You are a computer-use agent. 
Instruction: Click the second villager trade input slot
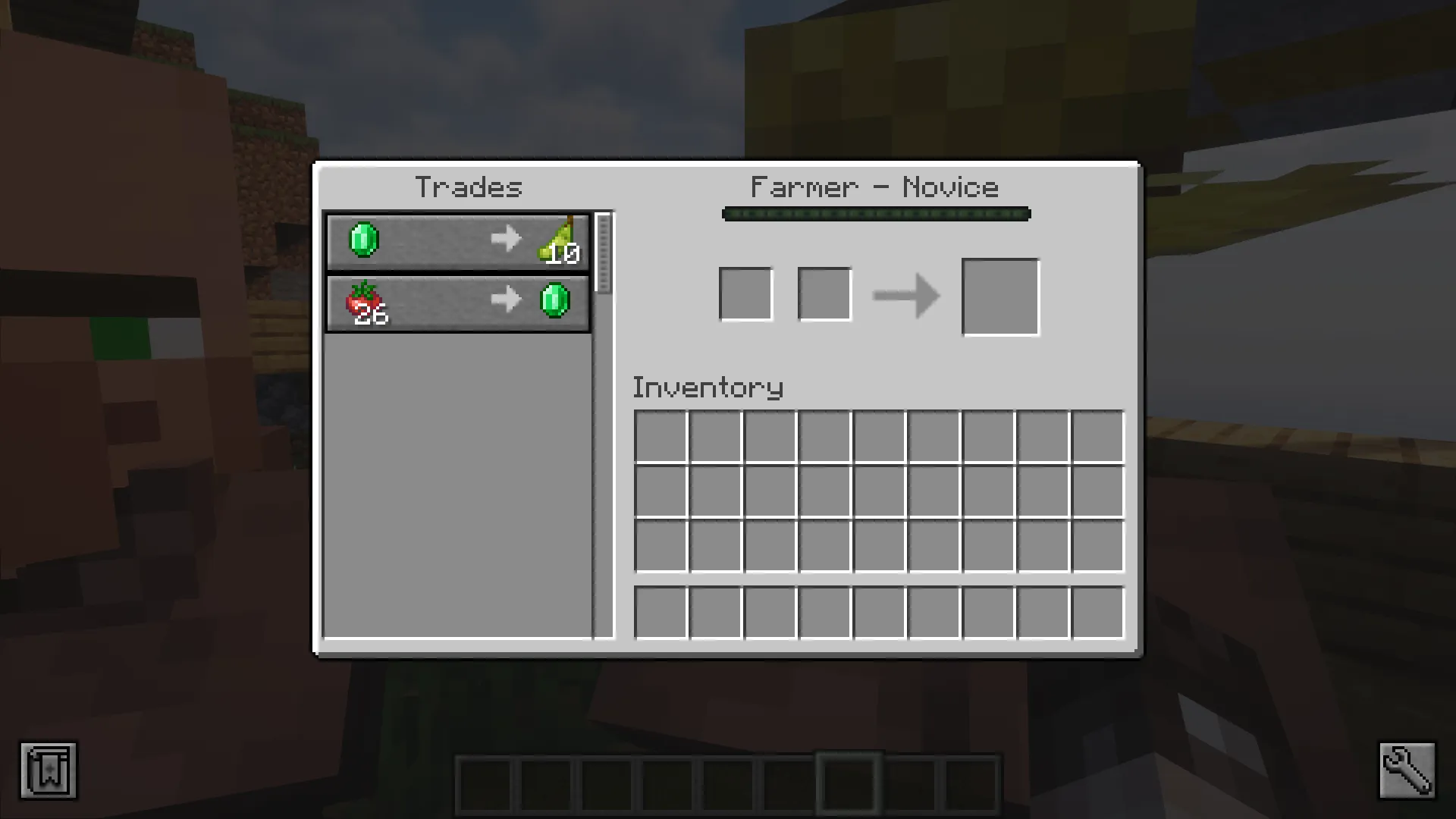tap(824, 293)
